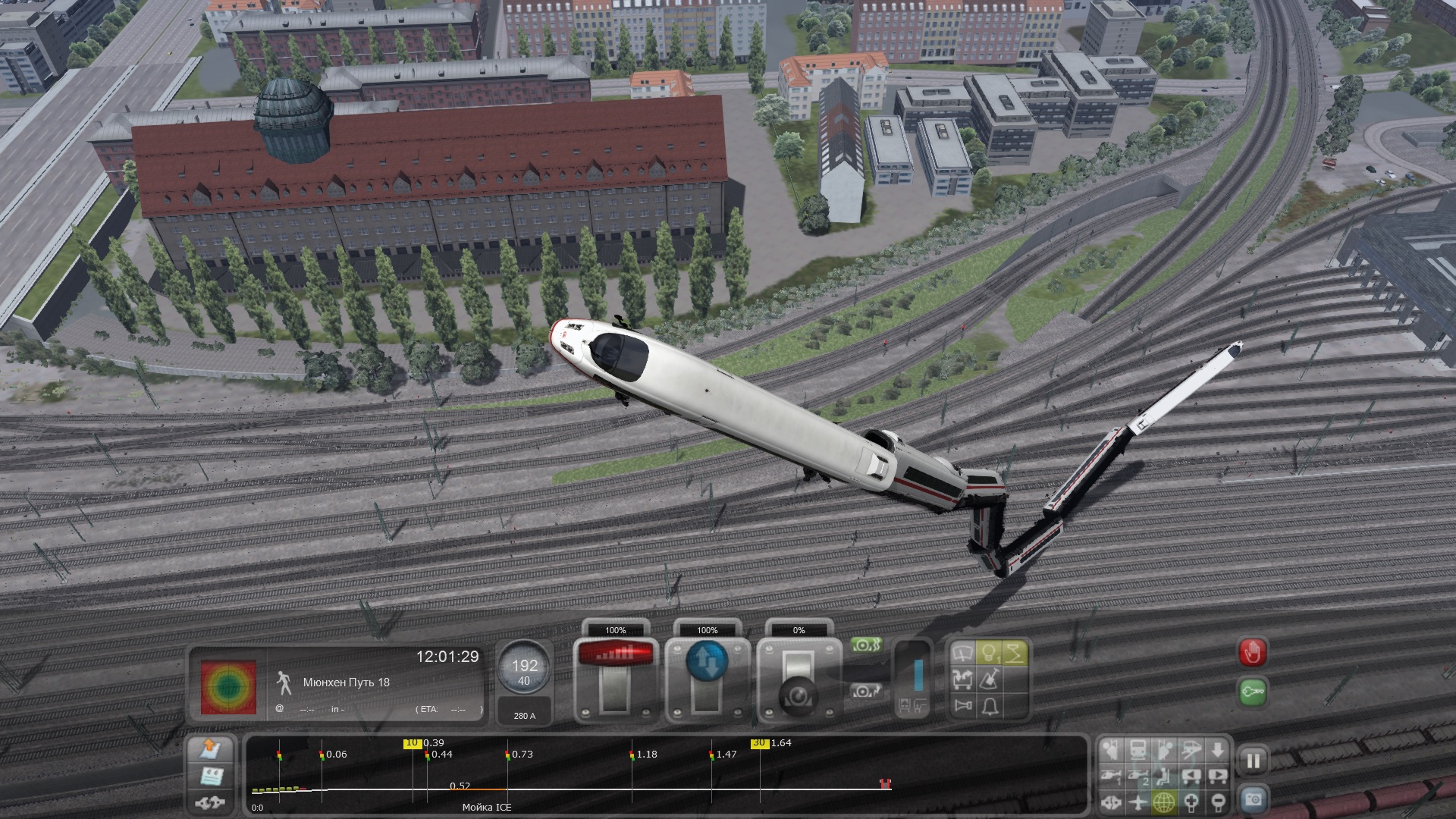This screenshot has height=819, width=1456.
Task: Toggle the green key auto-control button
Action: tap(1252, 692)
